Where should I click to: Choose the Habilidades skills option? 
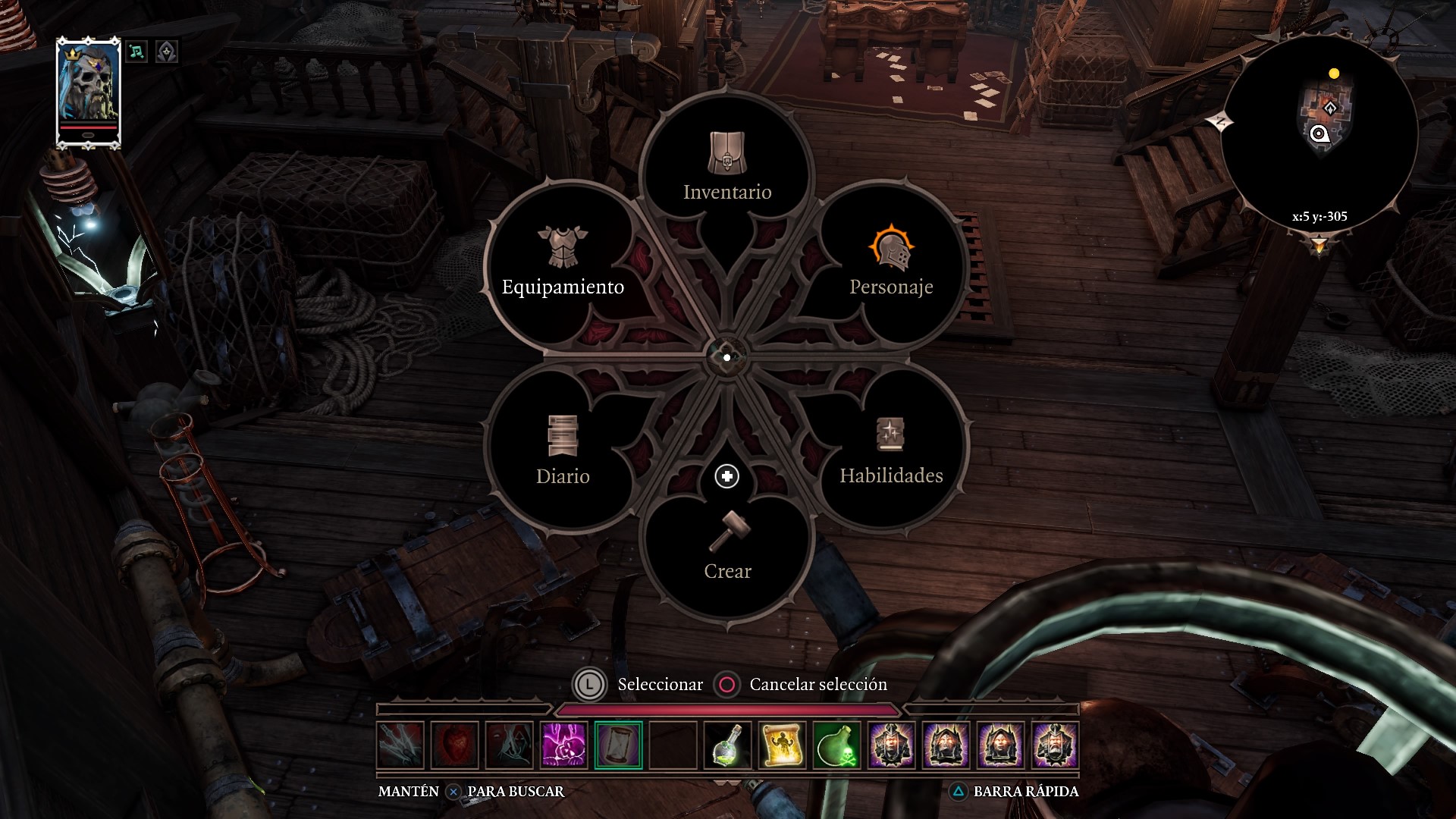891,452
